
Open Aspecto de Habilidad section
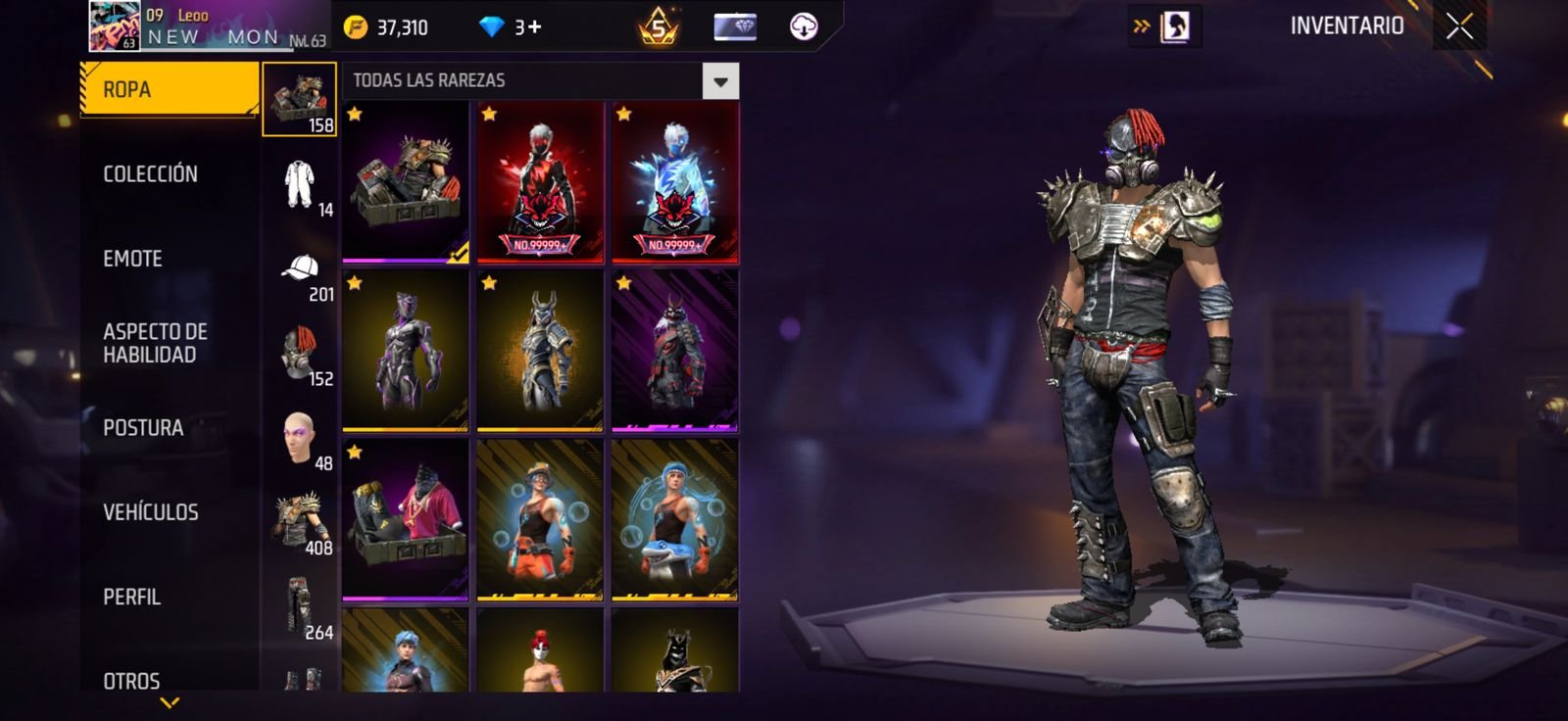155,343
